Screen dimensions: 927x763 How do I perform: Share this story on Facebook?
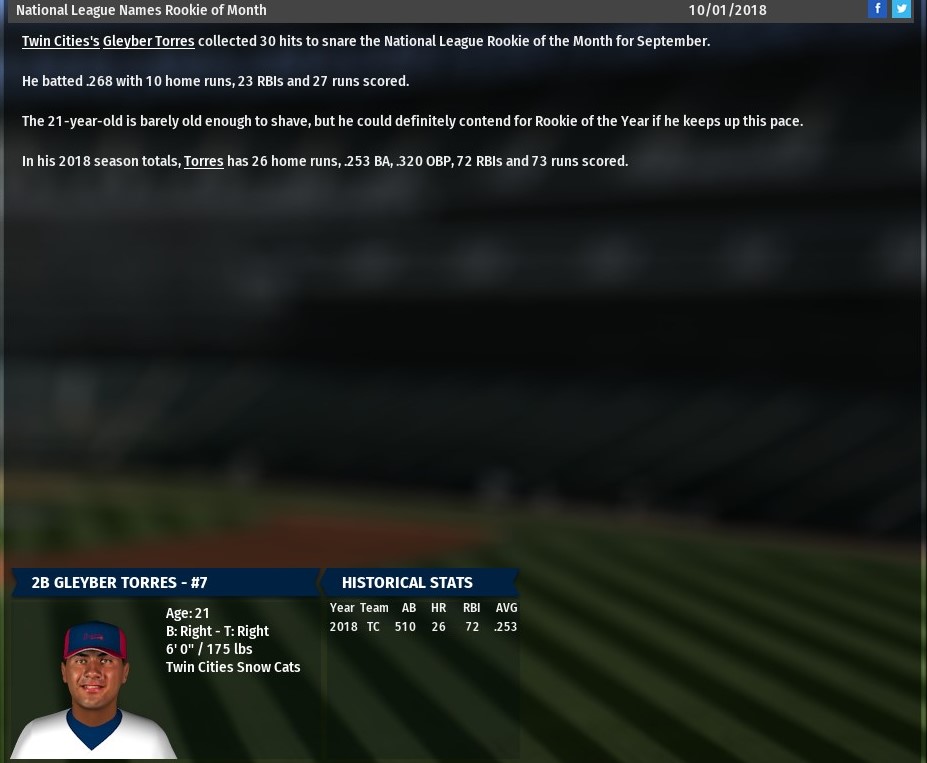[877, 9]
